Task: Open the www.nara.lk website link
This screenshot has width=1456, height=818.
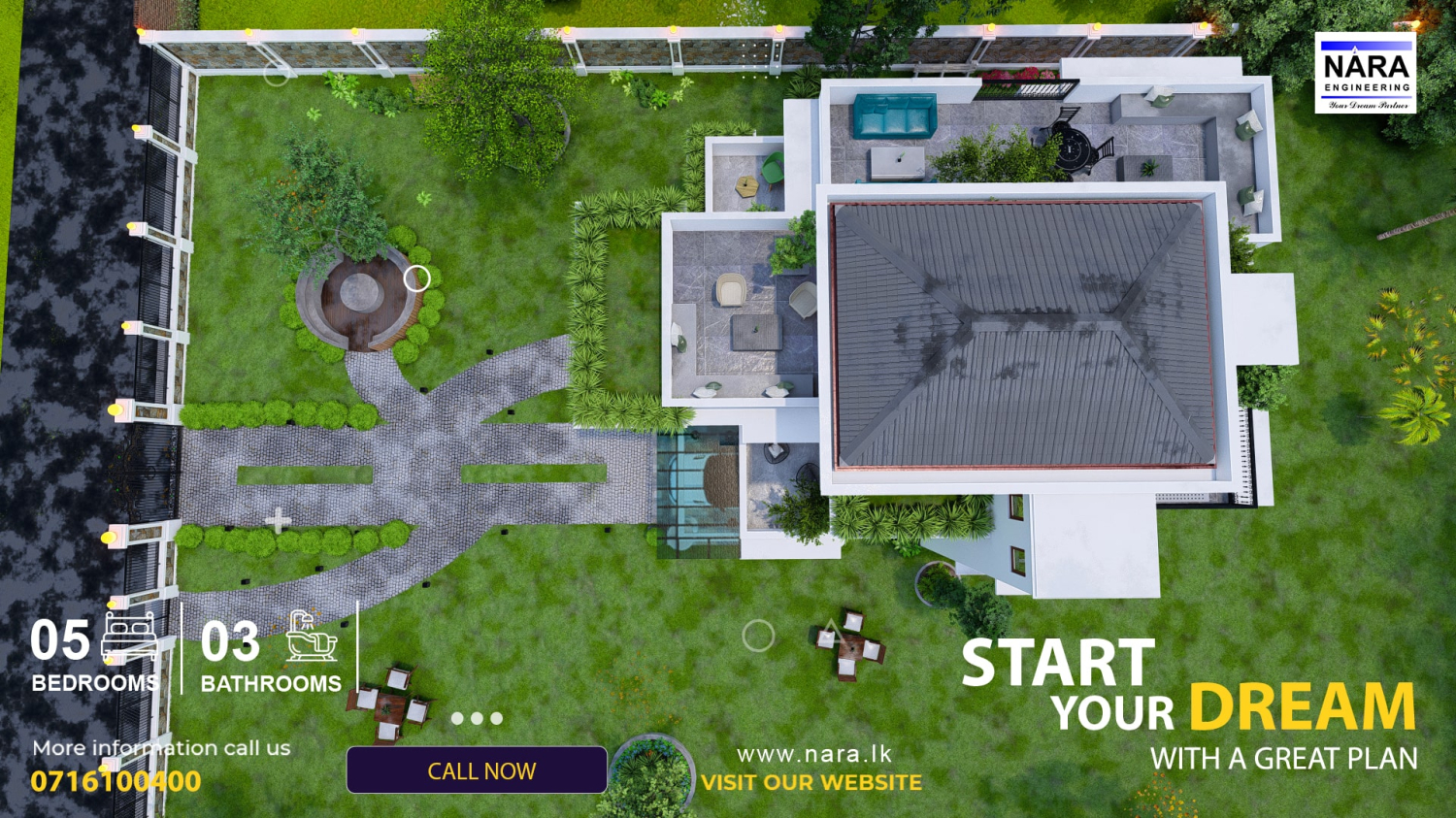Action: click(x=813, y=754)
